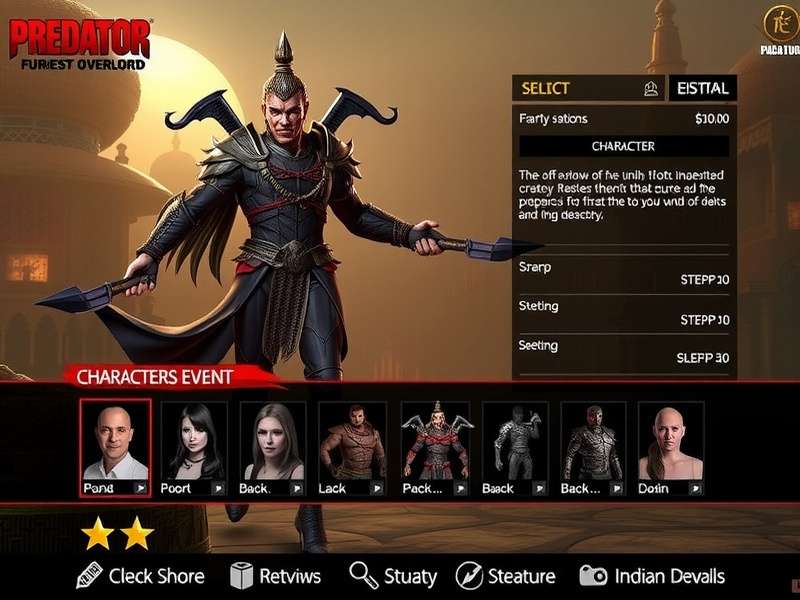
Task: Select the Steting list row
Action: 624,313
